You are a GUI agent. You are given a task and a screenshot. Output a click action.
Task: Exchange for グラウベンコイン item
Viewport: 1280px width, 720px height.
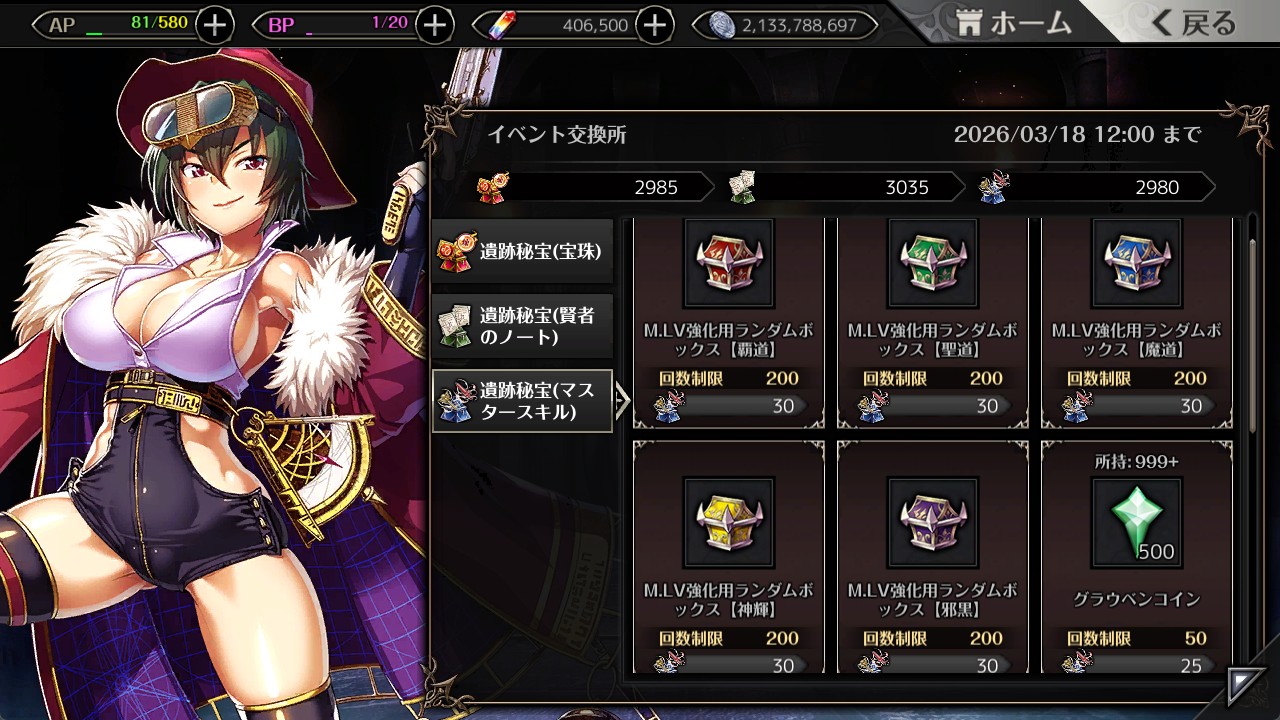(x=1137, y=558)
